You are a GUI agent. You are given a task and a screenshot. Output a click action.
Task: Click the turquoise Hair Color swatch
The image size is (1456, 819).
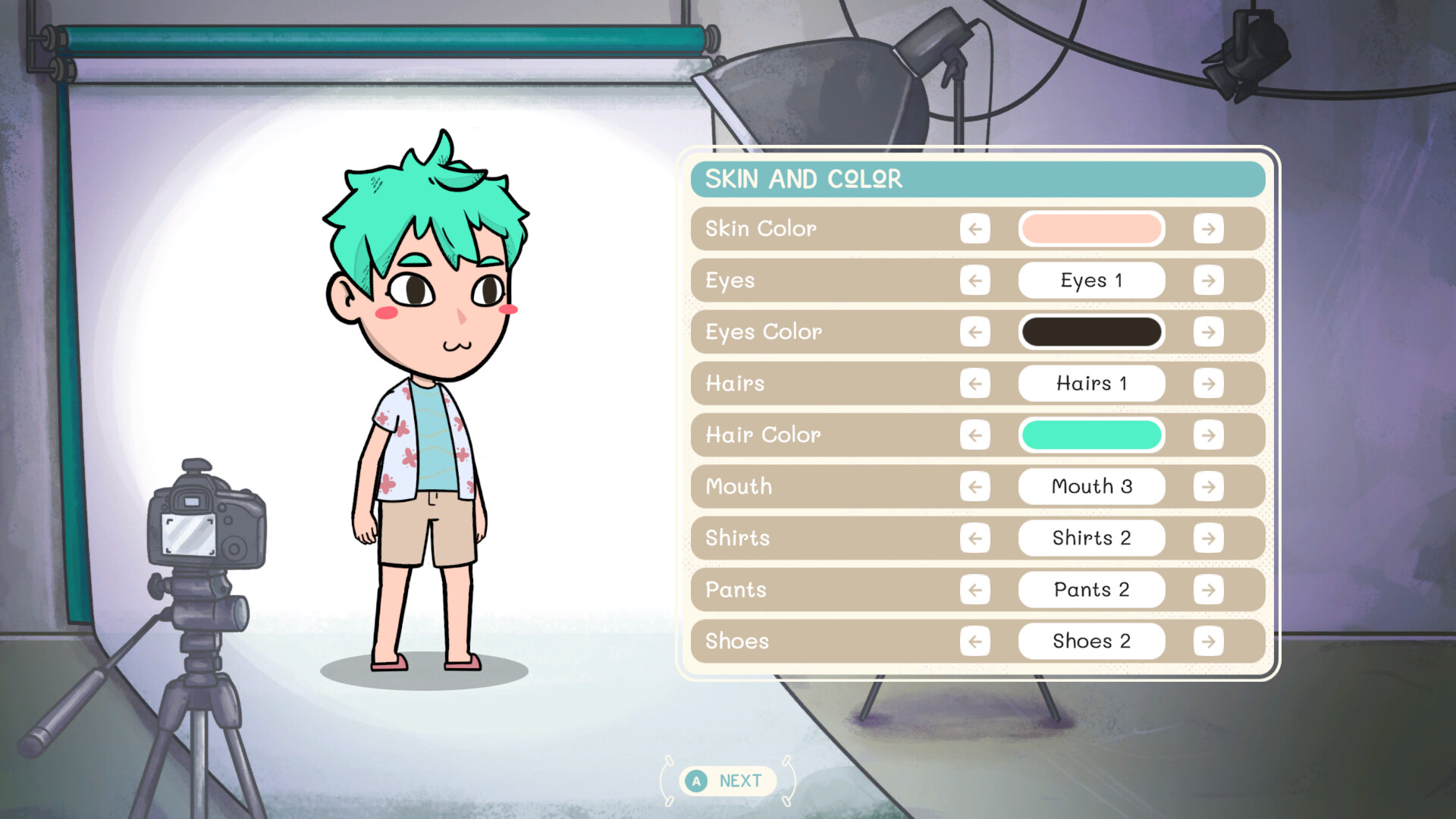[x=1091, y=435]
